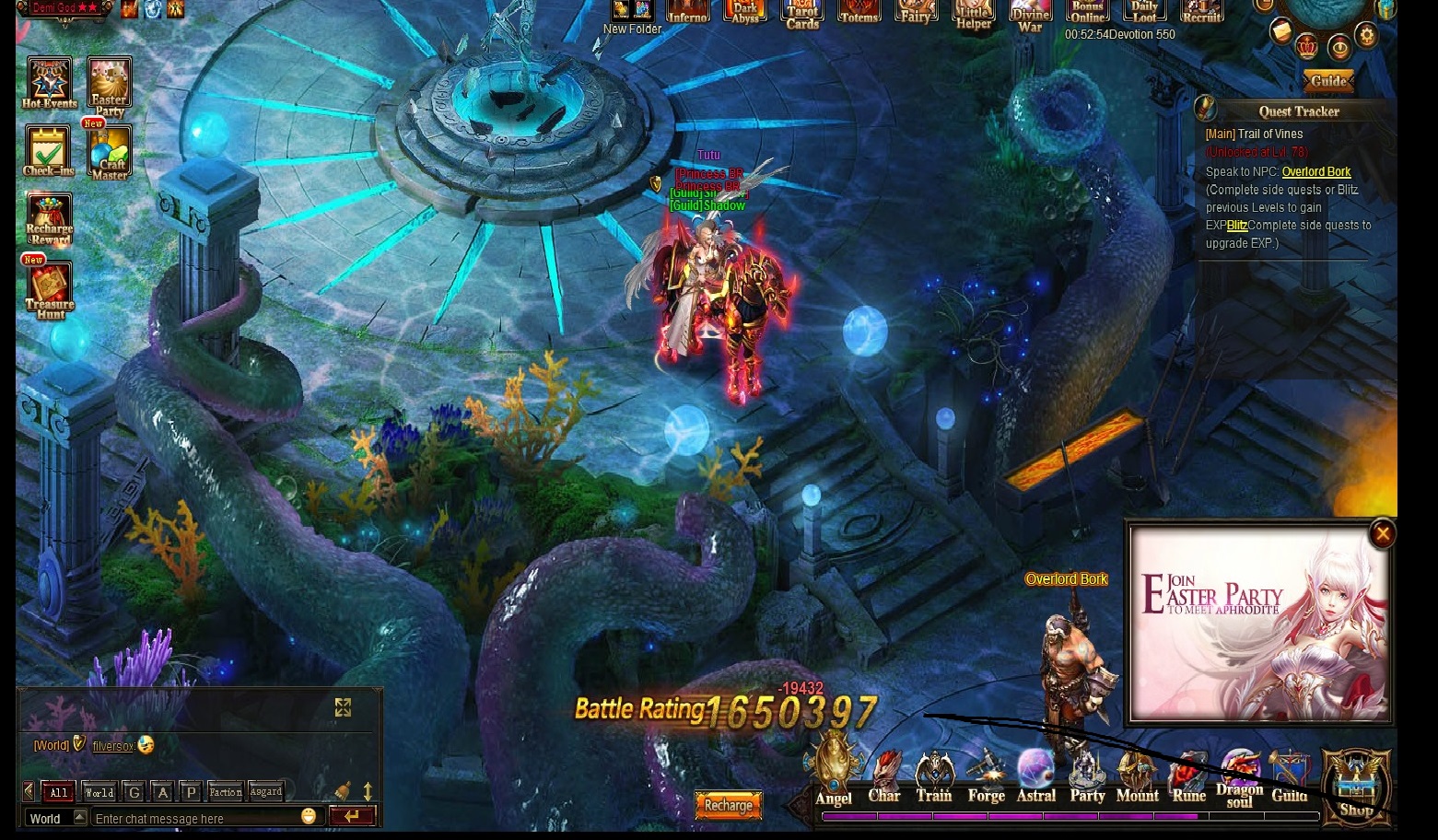Switch to the Faction chat tab
This screenshot has width=1438, height=840.
tap(225, 791)
